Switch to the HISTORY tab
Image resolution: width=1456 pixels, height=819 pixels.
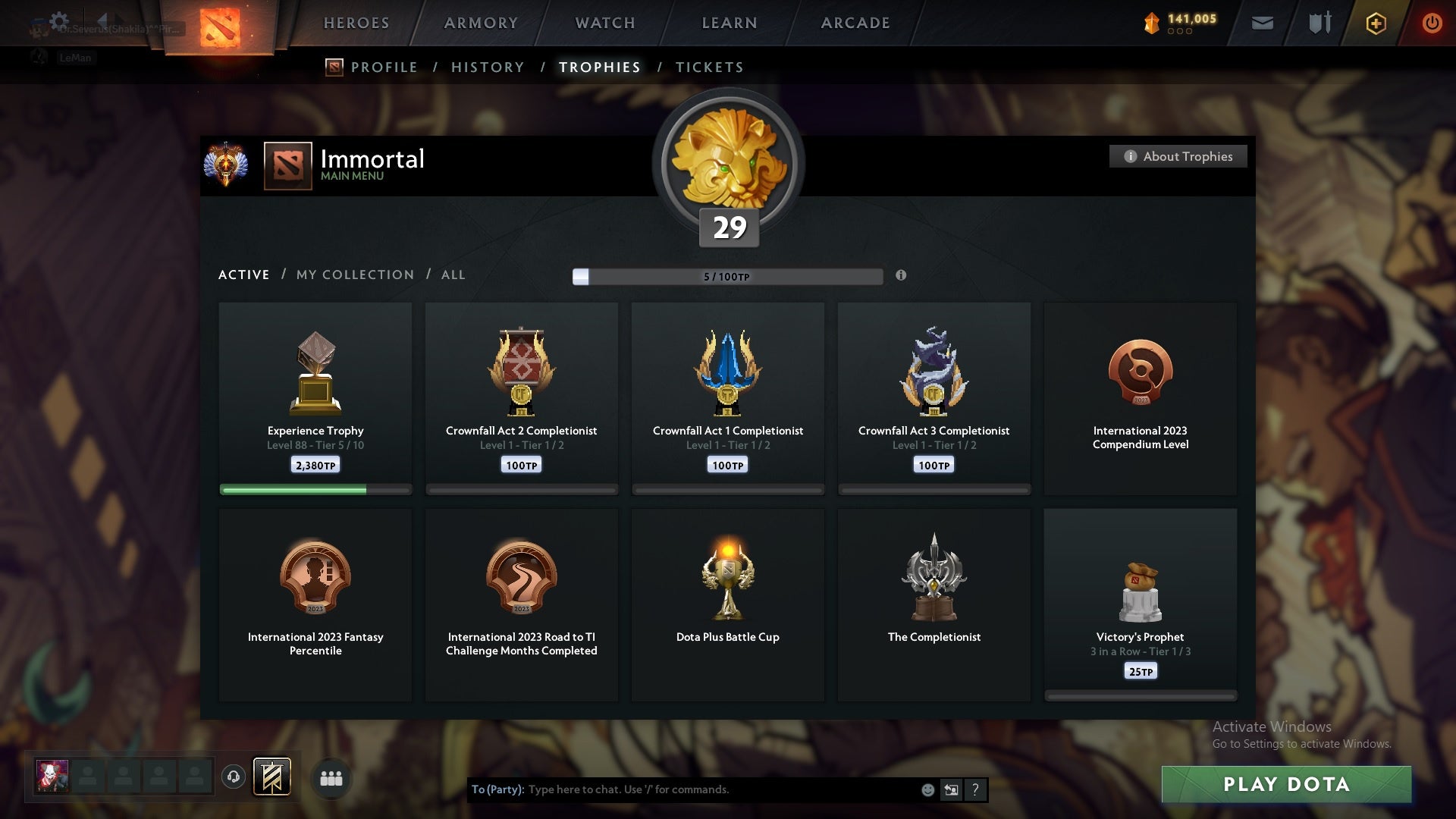[x=486, y=67]
